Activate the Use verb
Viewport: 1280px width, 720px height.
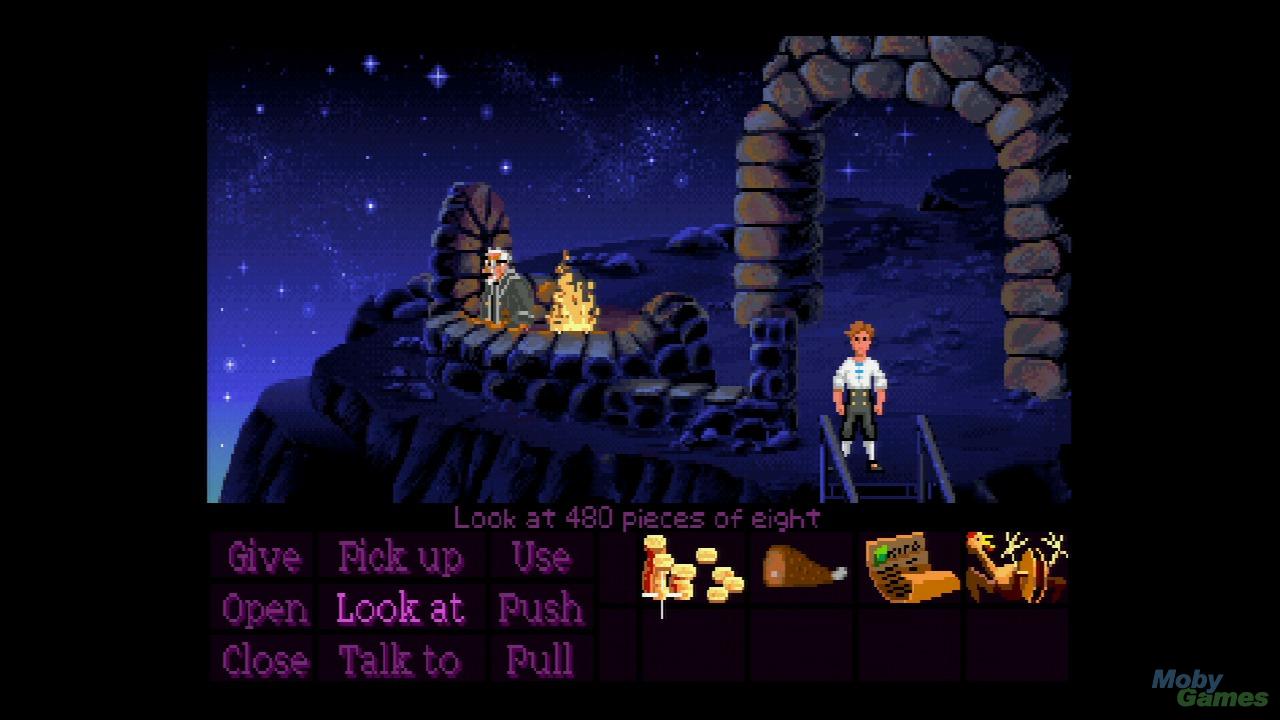point(541,557)
